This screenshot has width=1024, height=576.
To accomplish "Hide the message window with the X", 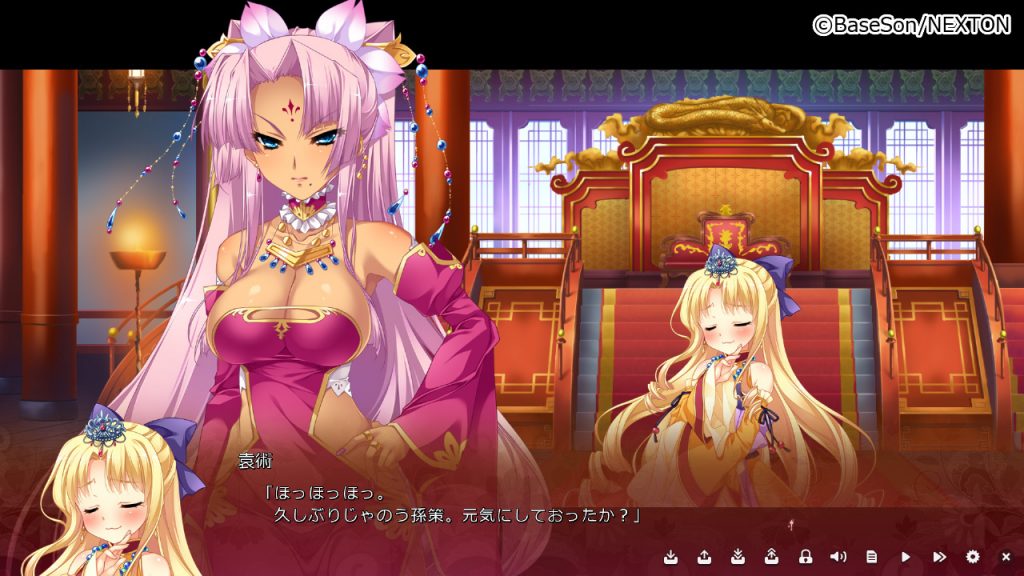I will tap(1006, 556).
